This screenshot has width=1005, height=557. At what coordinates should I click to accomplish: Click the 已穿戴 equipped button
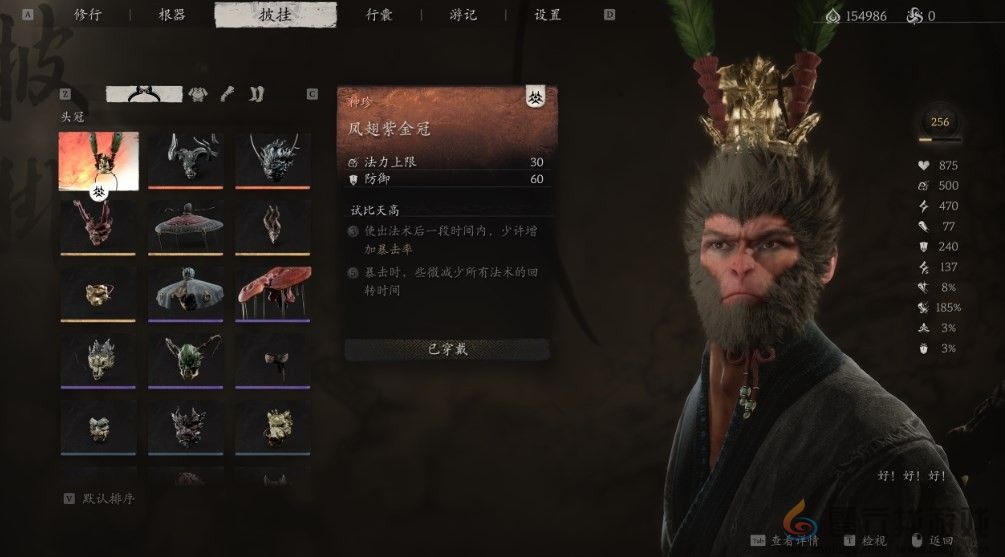click(x=446, y=349)
